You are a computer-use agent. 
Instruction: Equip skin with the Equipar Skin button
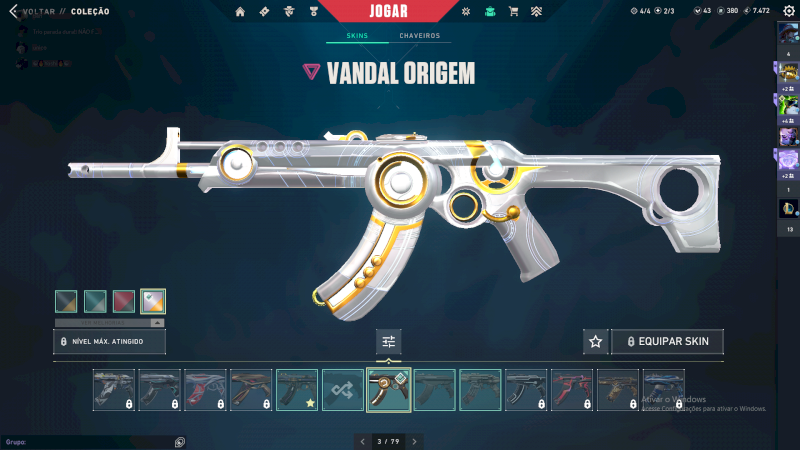(x=666, y=342)
